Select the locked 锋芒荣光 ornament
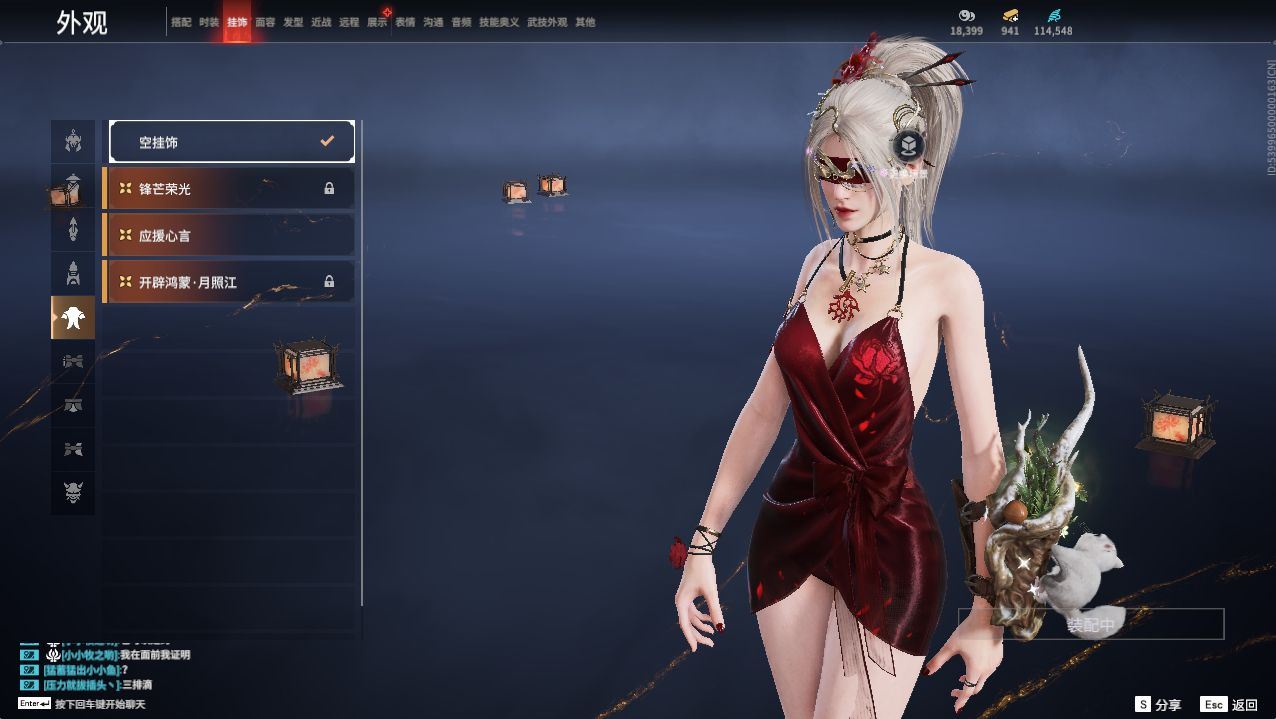1276x719 pixels. [230, 188]
